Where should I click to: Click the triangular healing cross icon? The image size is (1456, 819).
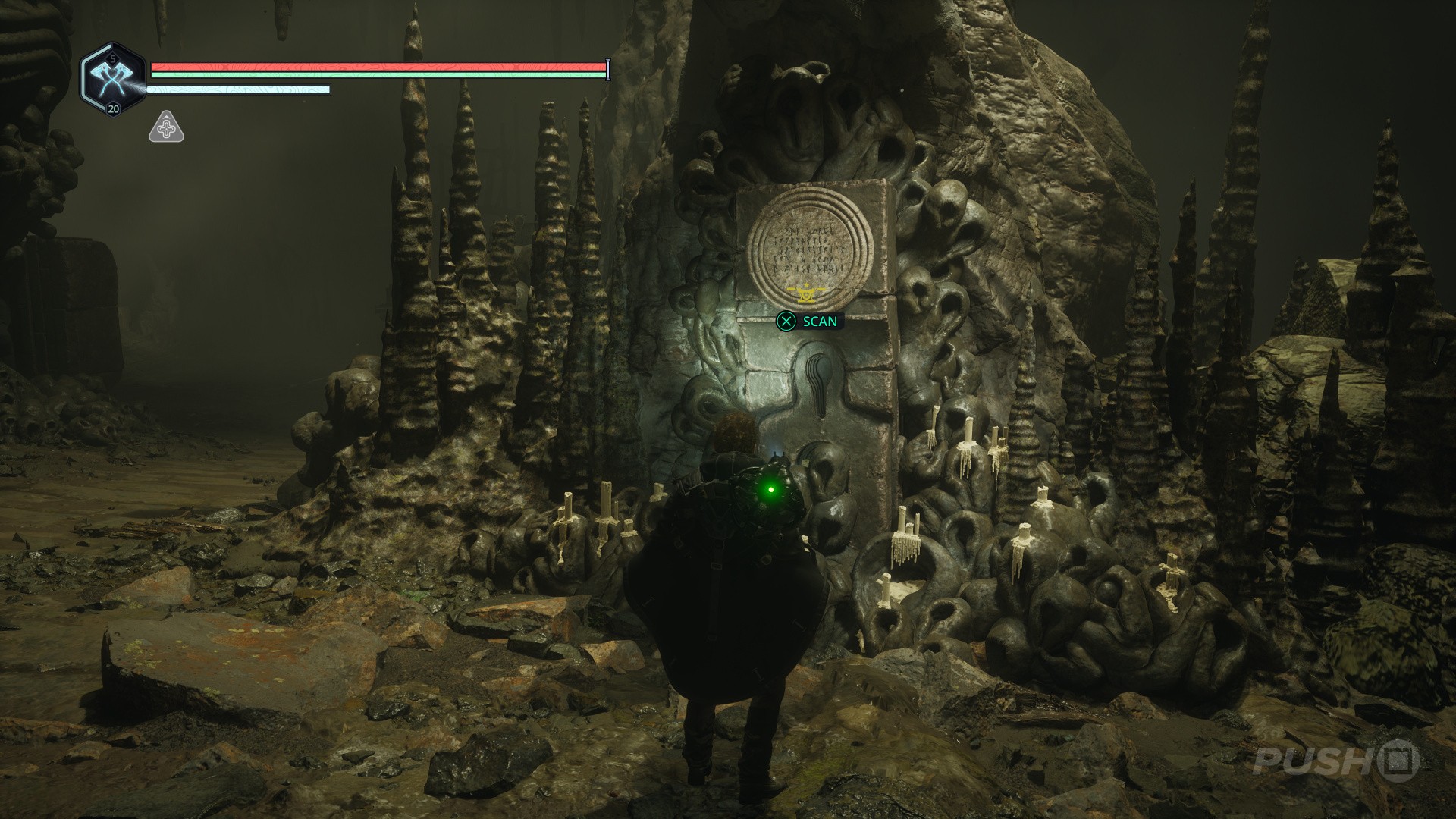[166, 128]
